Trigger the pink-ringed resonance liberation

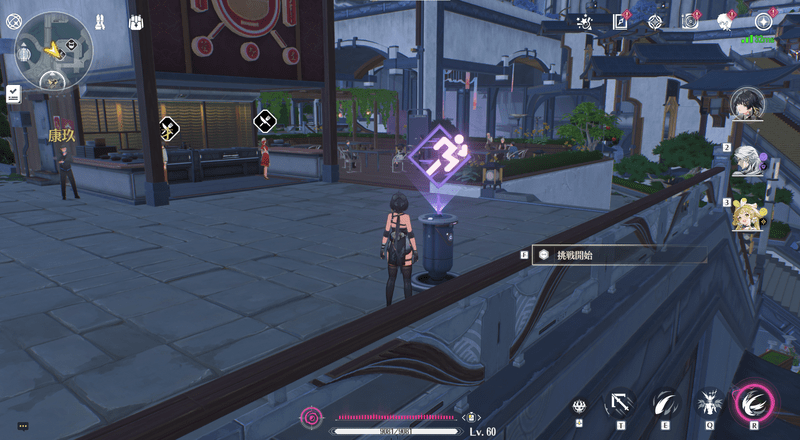(753, 403)
